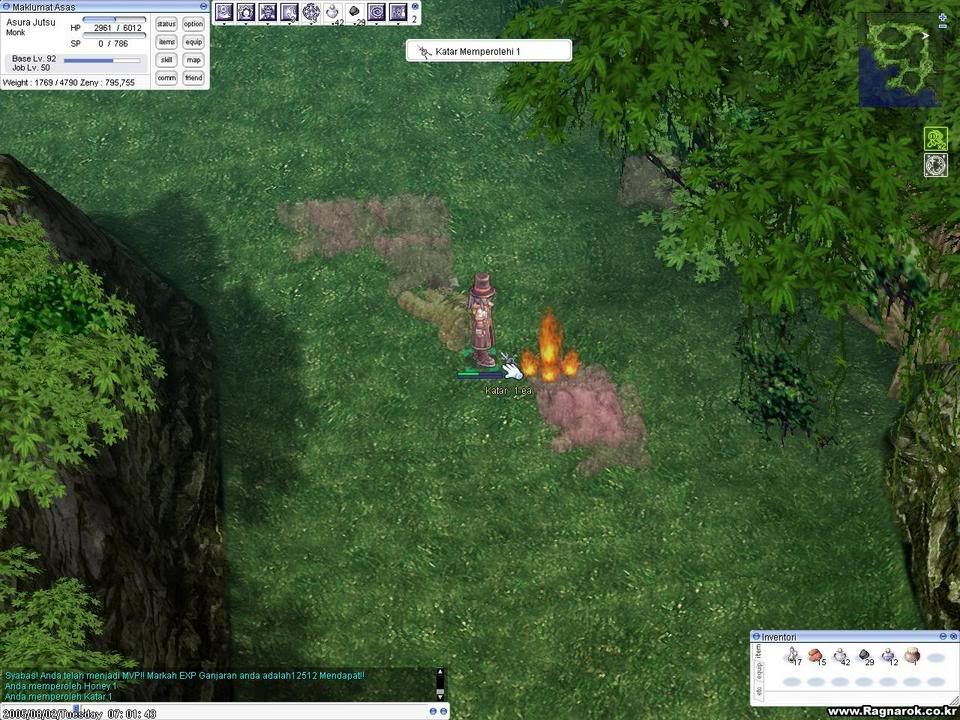The image size is (960, 720).
Task: Open the option menu button
Action: tap(193, 24)
